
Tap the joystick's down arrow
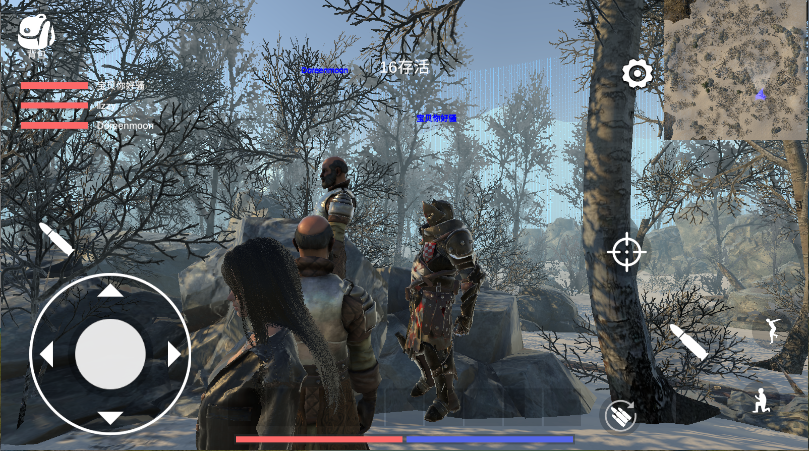pyautogui.click(x=110, y=417)
